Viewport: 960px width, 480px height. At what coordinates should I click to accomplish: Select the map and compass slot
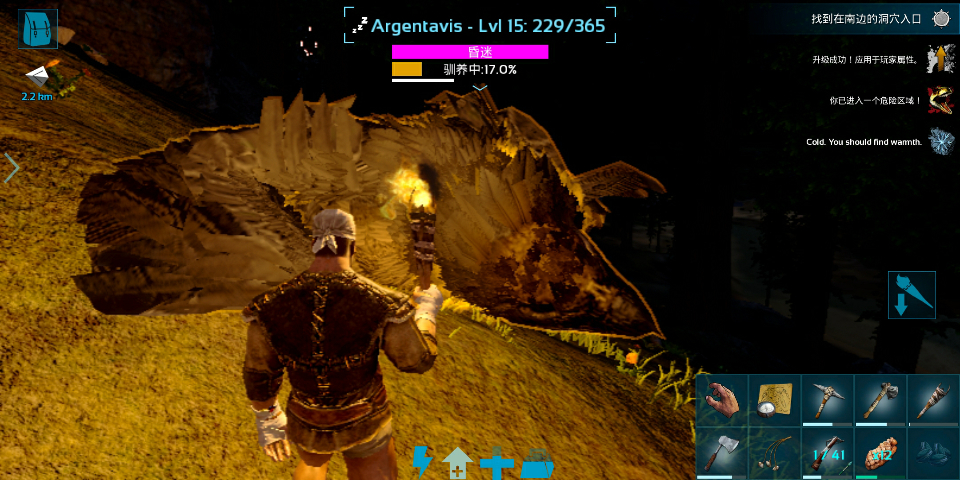tap(774, 400)
